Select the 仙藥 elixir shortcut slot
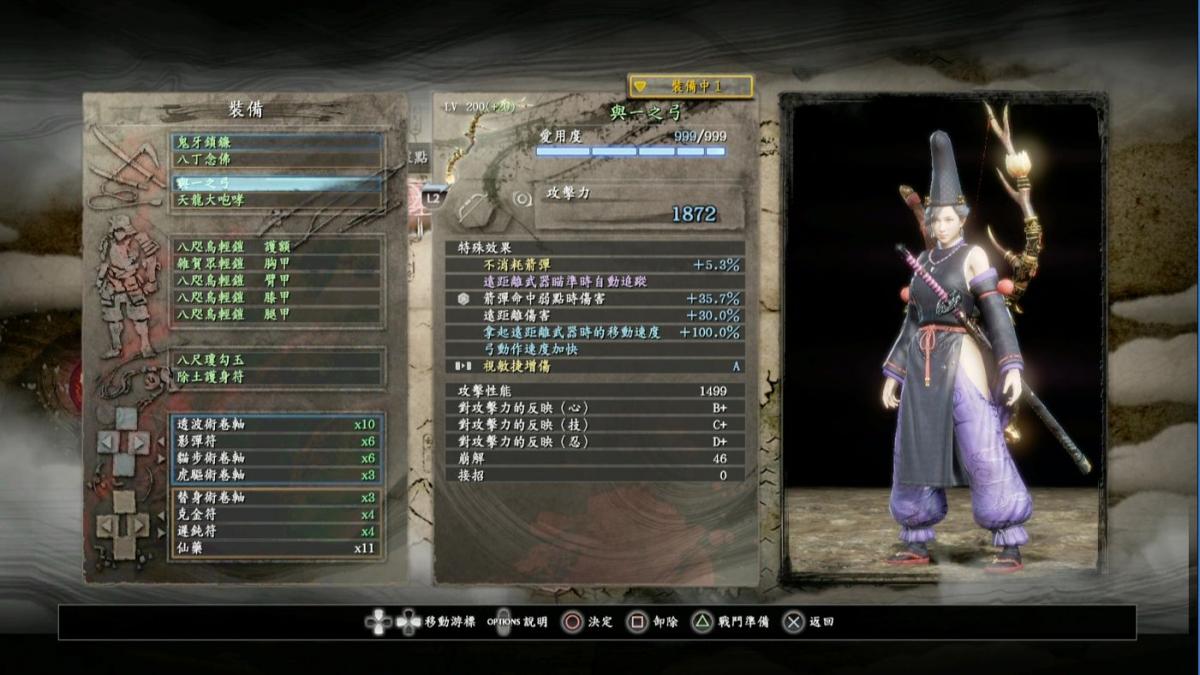Image resolution: width=1200 pixels, height=675 pixels. (x=276, y=548)
